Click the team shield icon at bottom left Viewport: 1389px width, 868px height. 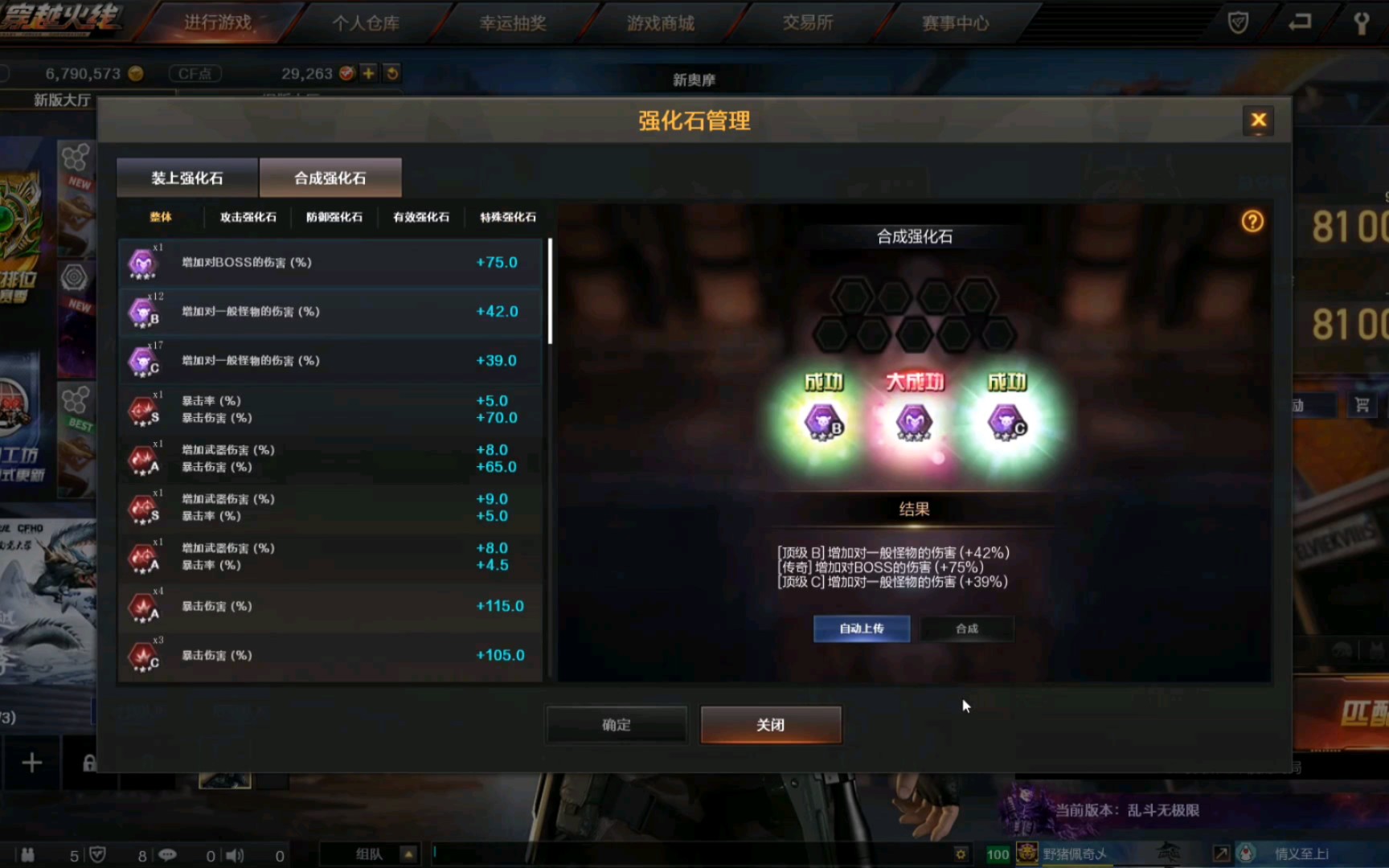[96, 854]
